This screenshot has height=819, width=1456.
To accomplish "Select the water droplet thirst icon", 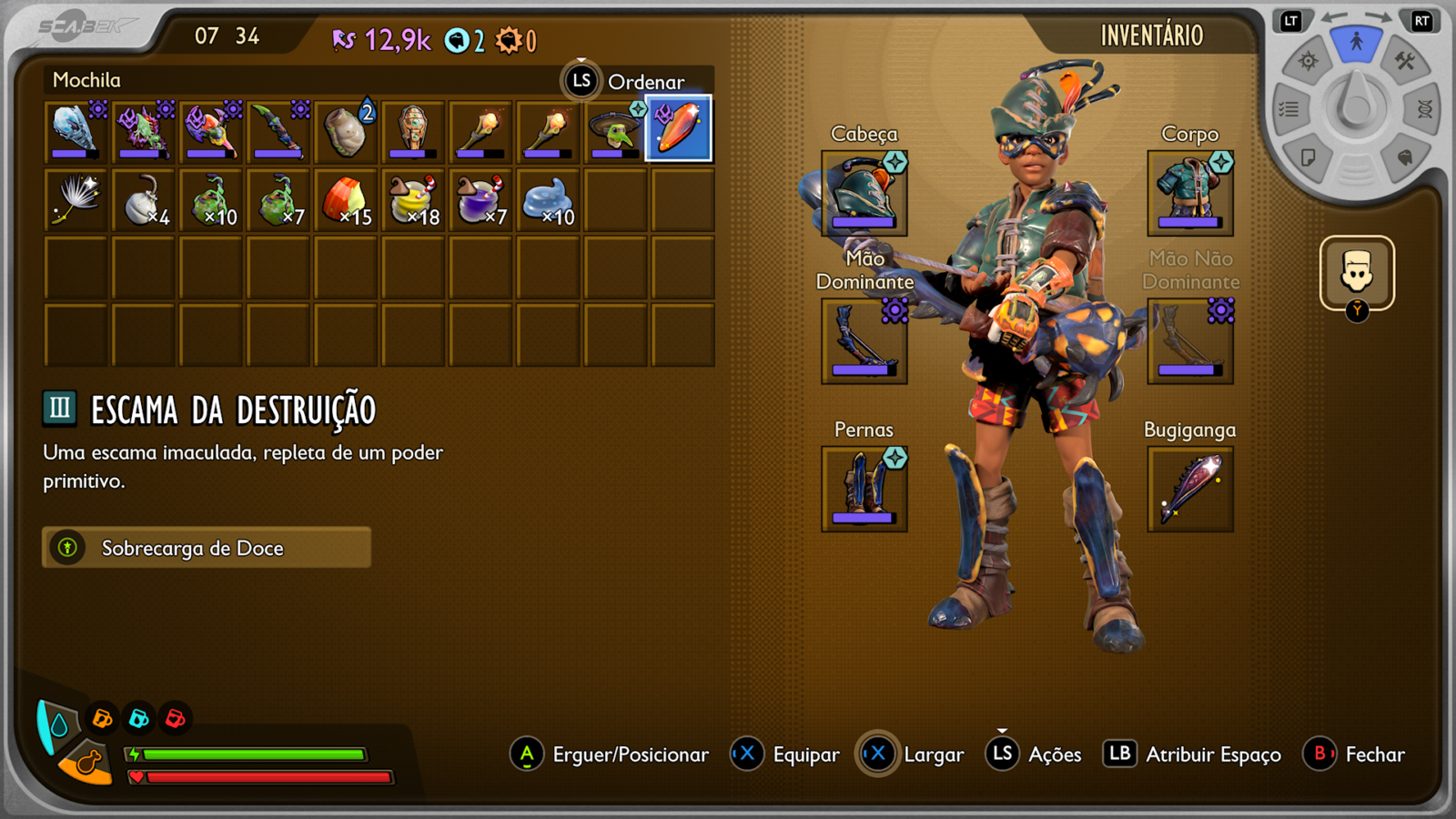I will click(x=59, y=727).
